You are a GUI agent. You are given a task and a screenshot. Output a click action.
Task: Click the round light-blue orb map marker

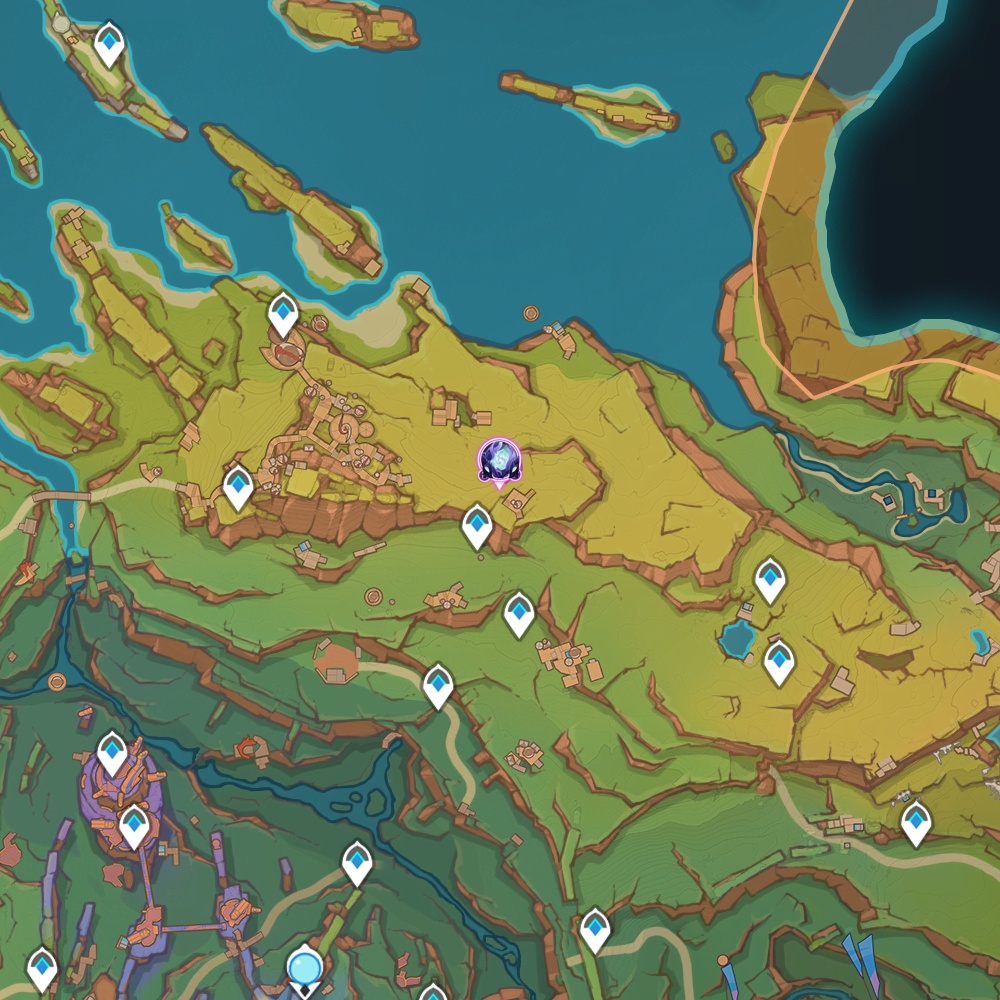pos(304,967)
